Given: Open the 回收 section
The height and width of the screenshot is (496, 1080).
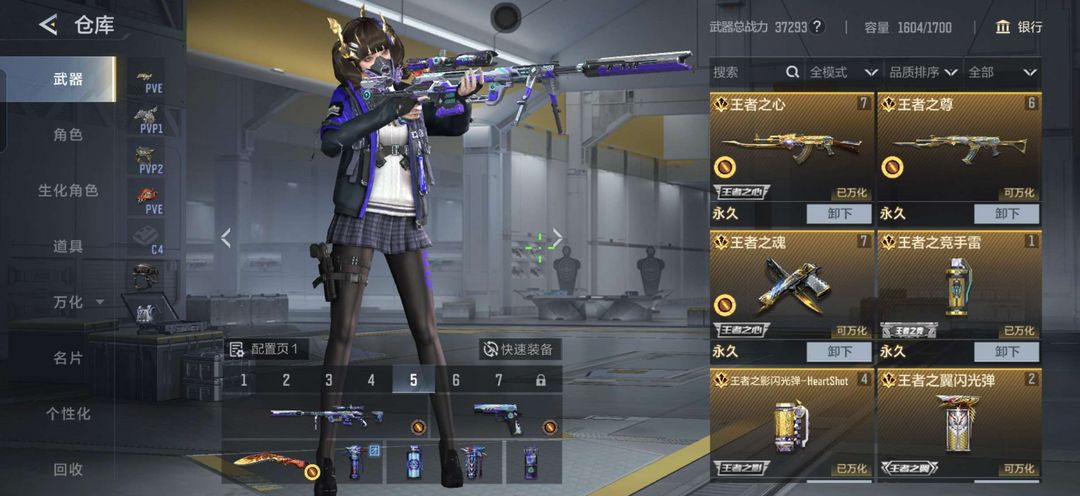Looking at the screenshot, I should pos(68,469).
